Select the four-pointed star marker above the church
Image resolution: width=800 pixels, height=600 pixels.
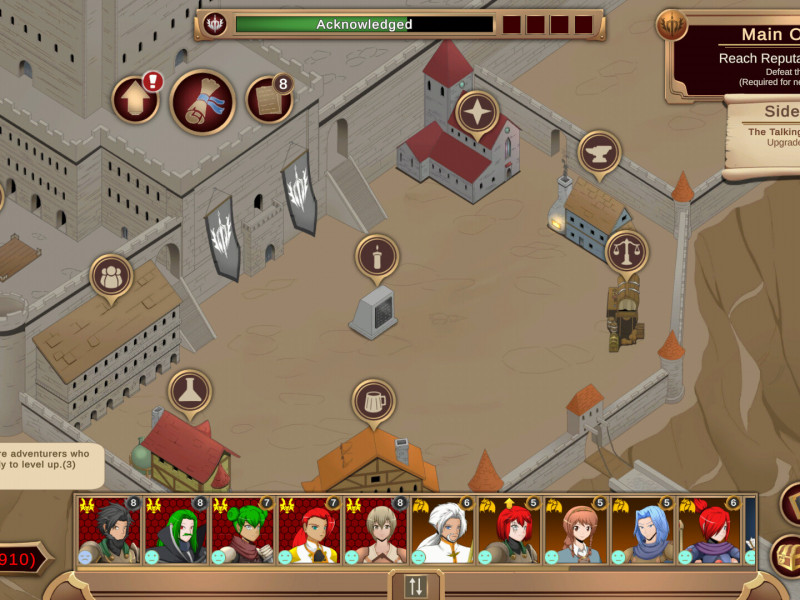[477, 113]
